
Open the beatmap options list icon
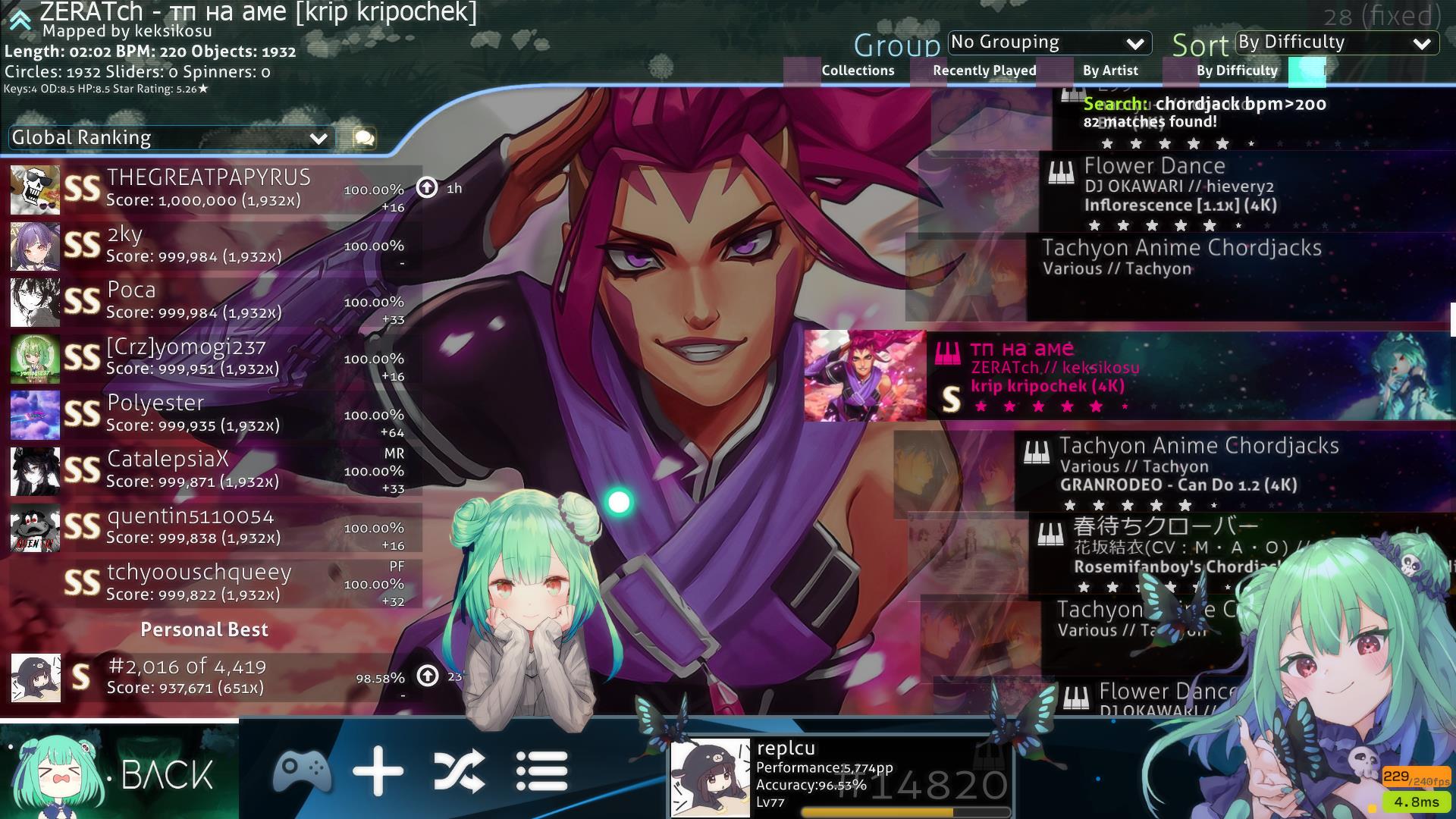(x=541, y=772)
